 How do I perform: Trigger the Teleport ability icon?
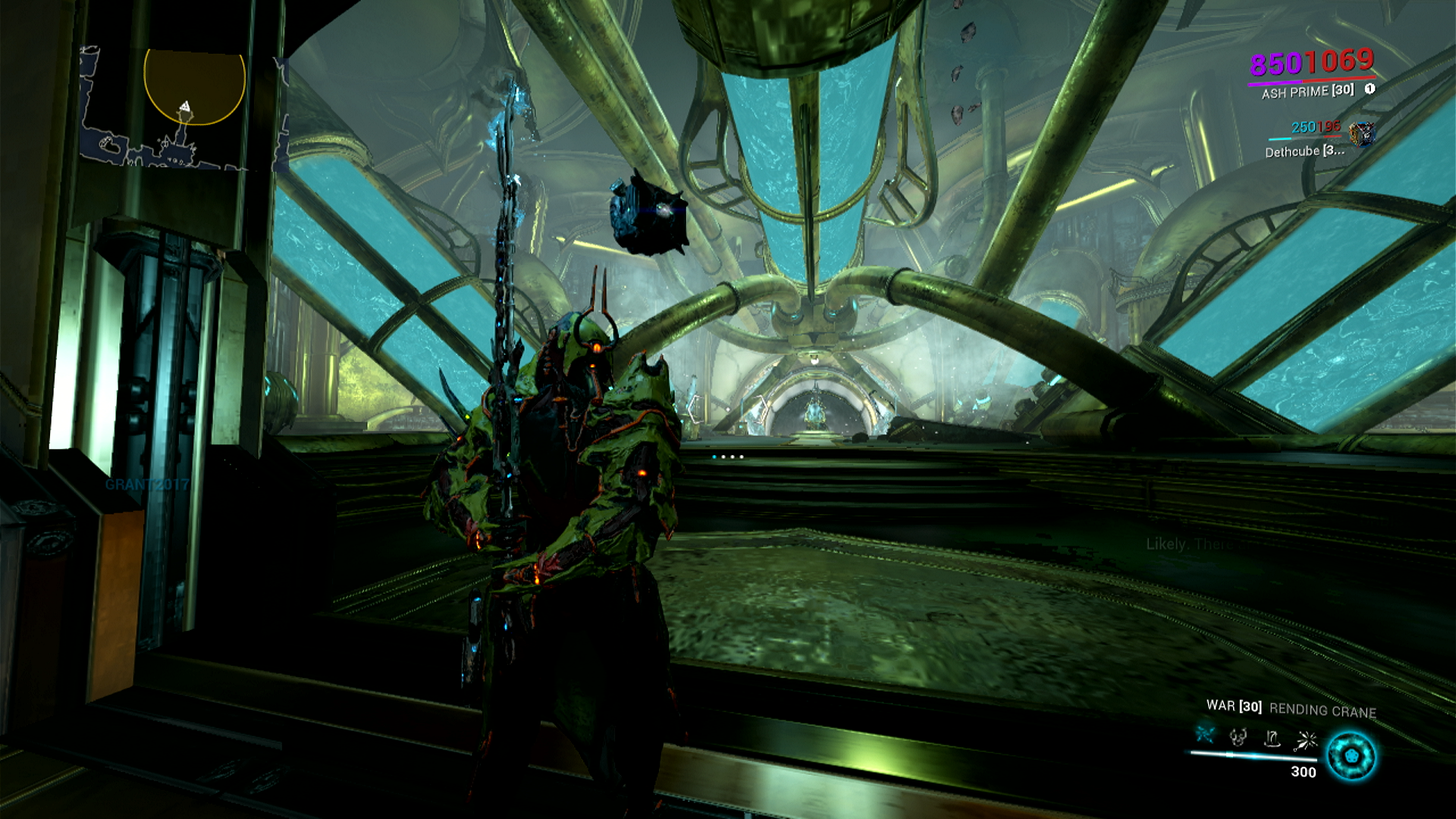1272,738
